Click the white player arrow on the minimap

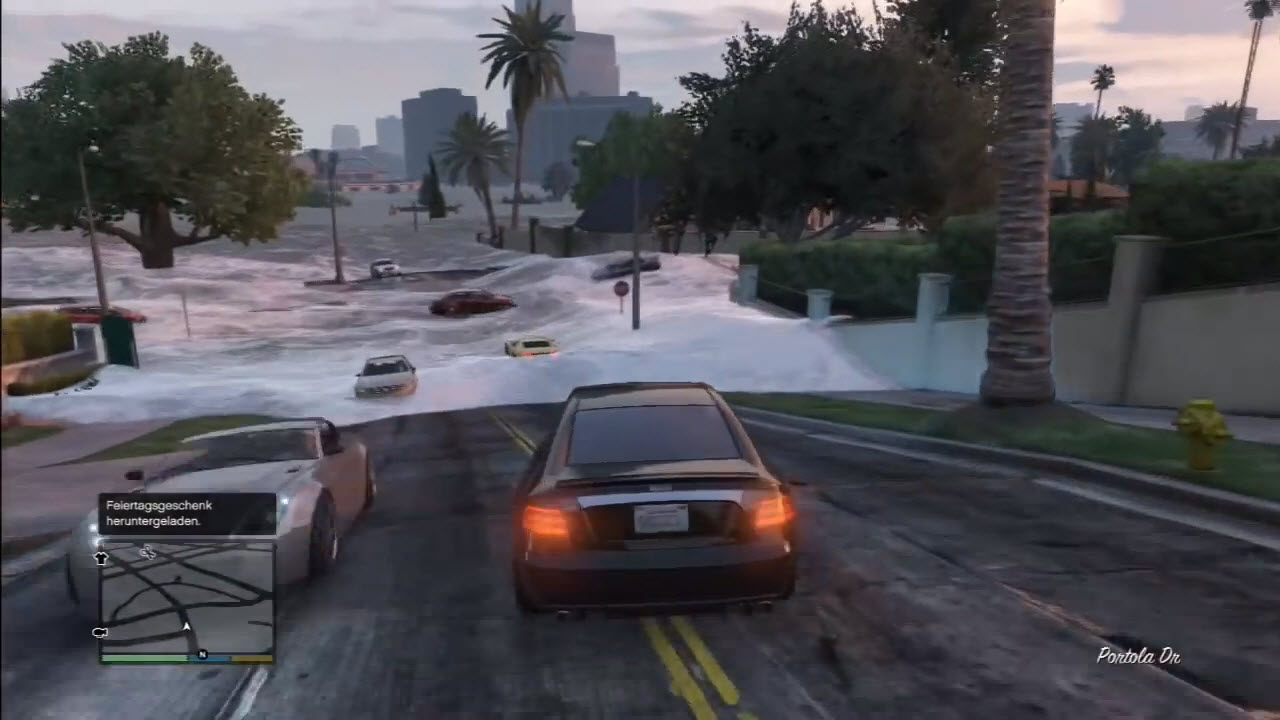click(x=186, y=627)
